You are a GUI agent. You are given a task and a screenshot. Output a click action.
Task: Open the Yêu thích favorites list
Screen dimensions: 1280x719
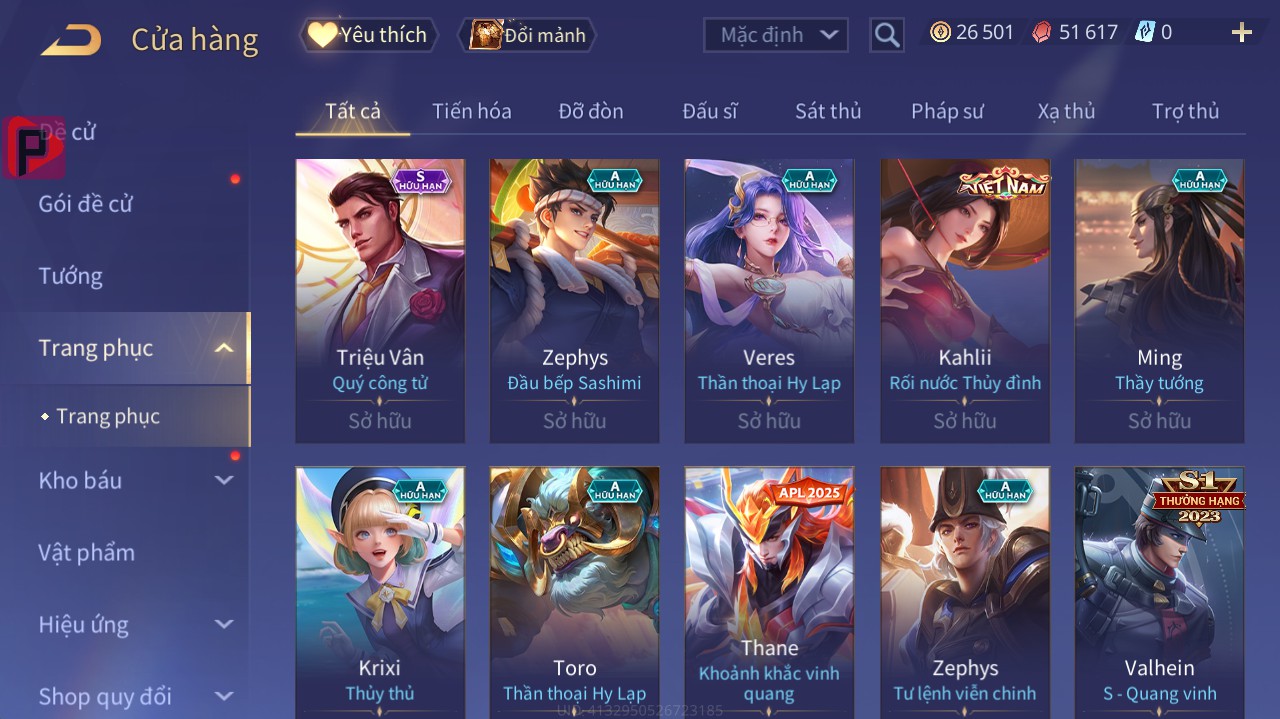coord(369,35)
